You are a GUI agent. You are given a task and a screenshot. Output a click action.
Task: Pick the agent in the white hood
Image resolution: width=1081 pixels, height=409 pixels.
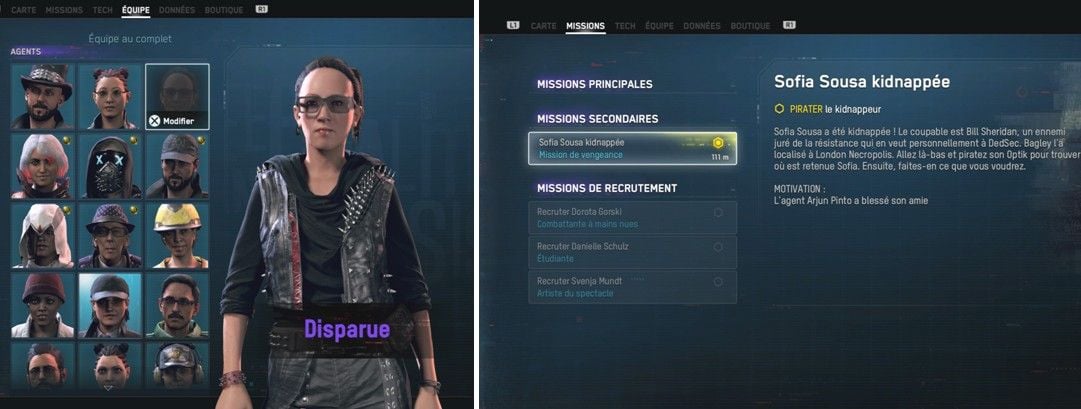pos(43,236)
